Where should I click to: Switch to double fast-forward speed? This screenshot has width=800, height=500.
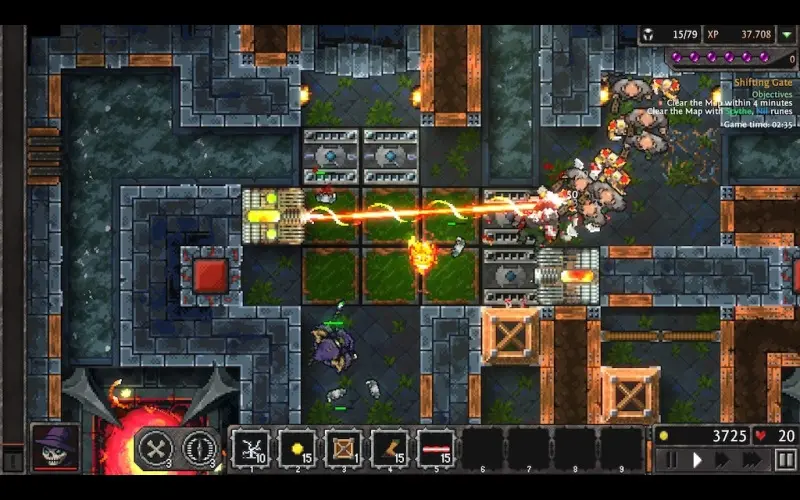tap(721, 460)
